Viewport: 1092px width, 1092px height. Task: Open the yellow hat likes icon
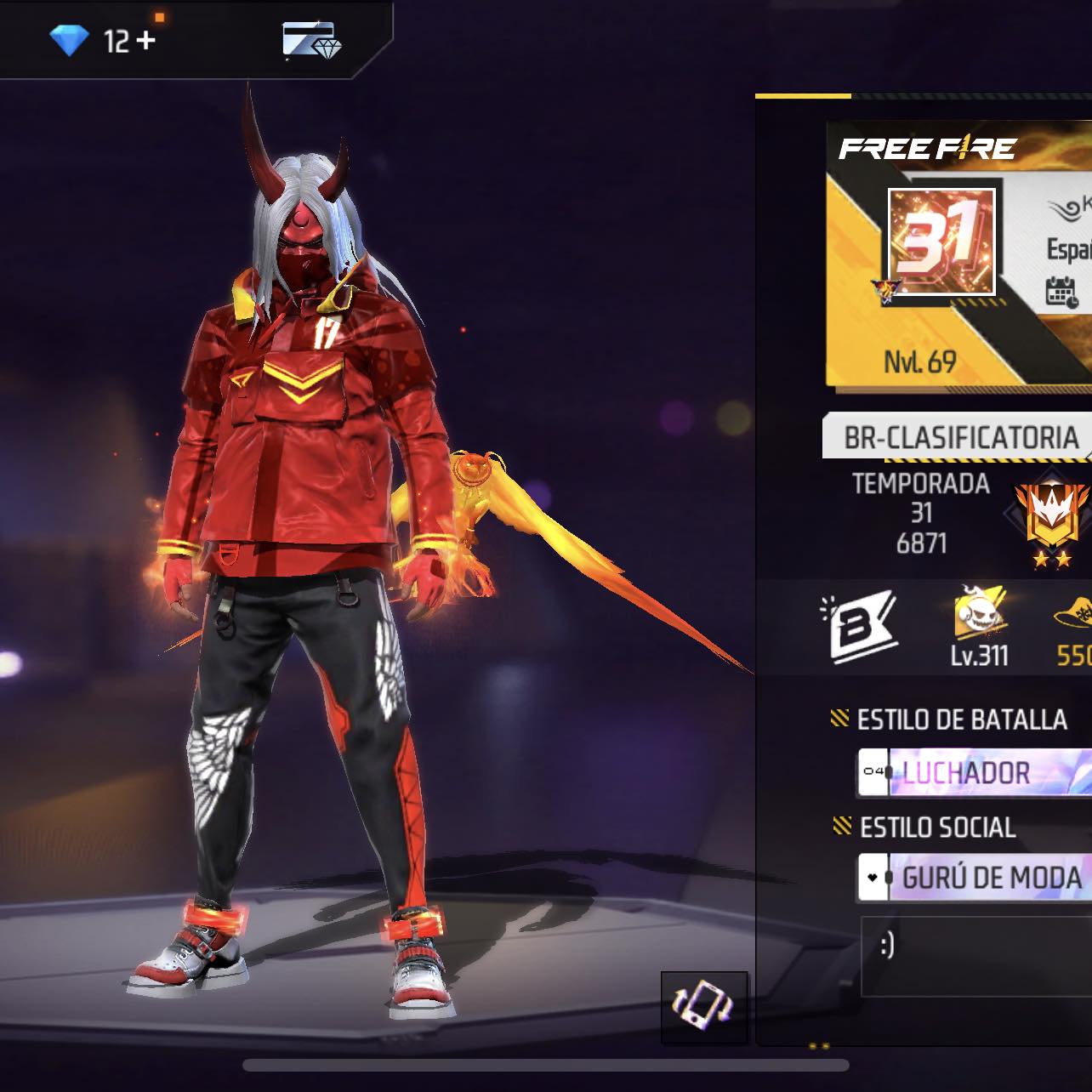pyautogui.click(x=1073, y=625)
